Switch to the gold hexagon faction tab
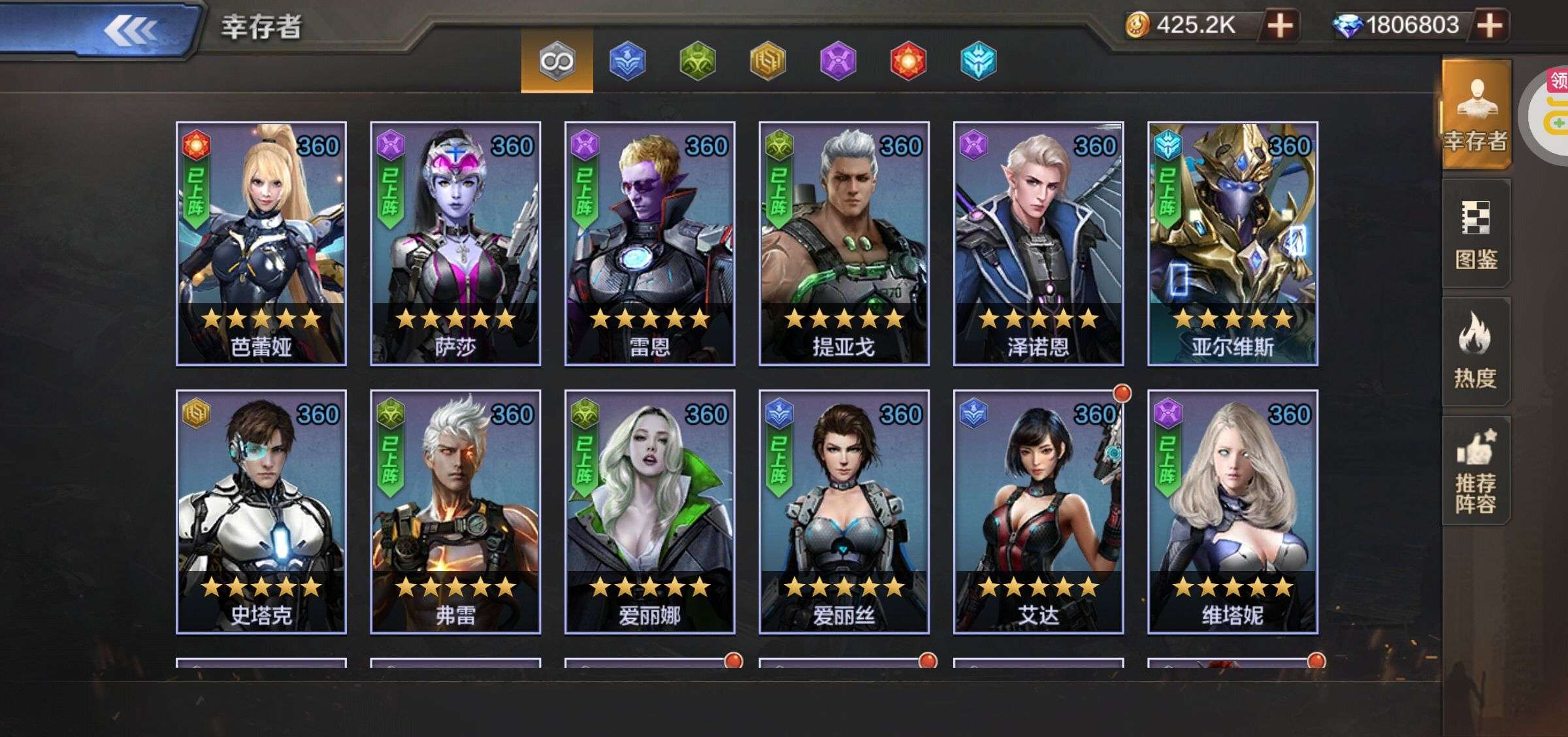The image size is (1568, 737). coord(768,61)
